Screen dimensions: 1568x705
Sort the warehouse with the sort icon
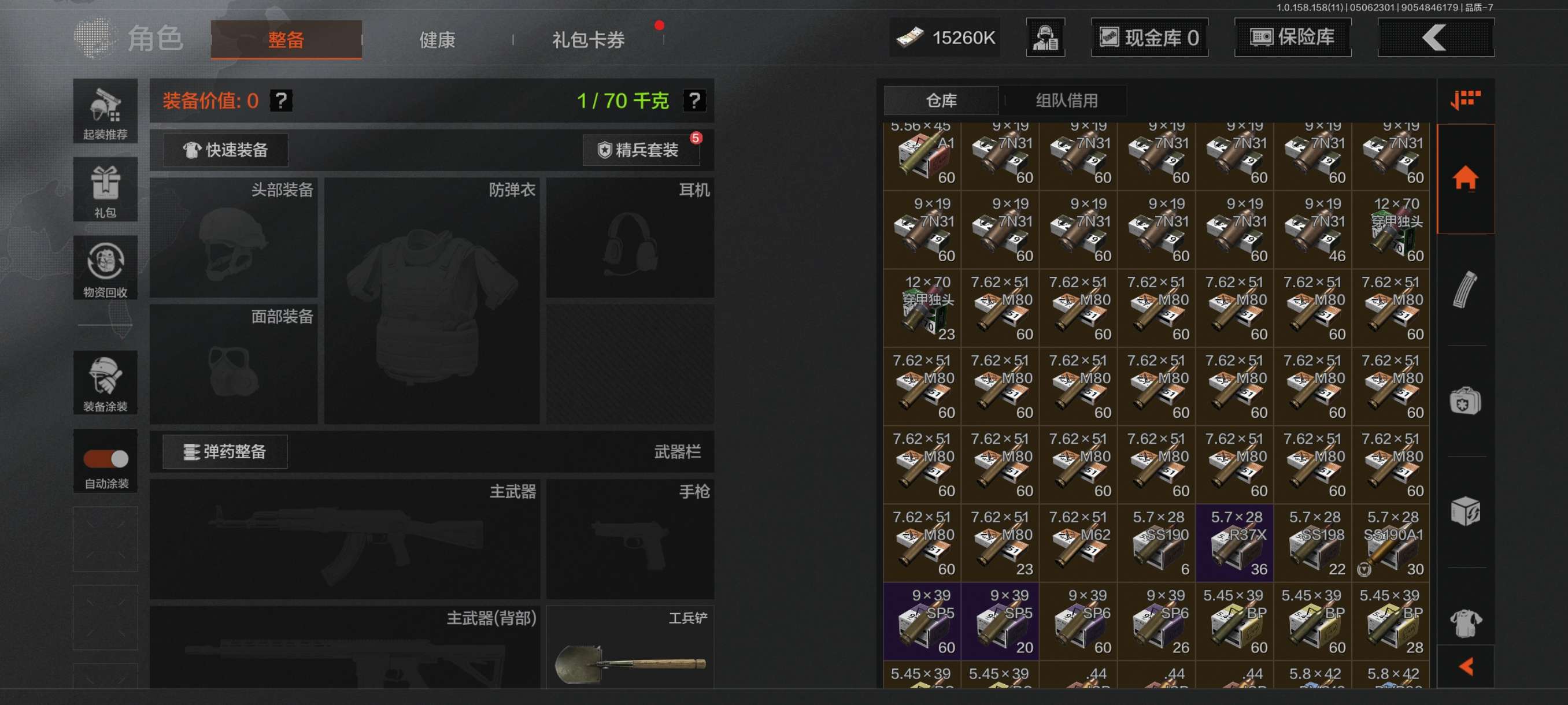[1465, 101]
